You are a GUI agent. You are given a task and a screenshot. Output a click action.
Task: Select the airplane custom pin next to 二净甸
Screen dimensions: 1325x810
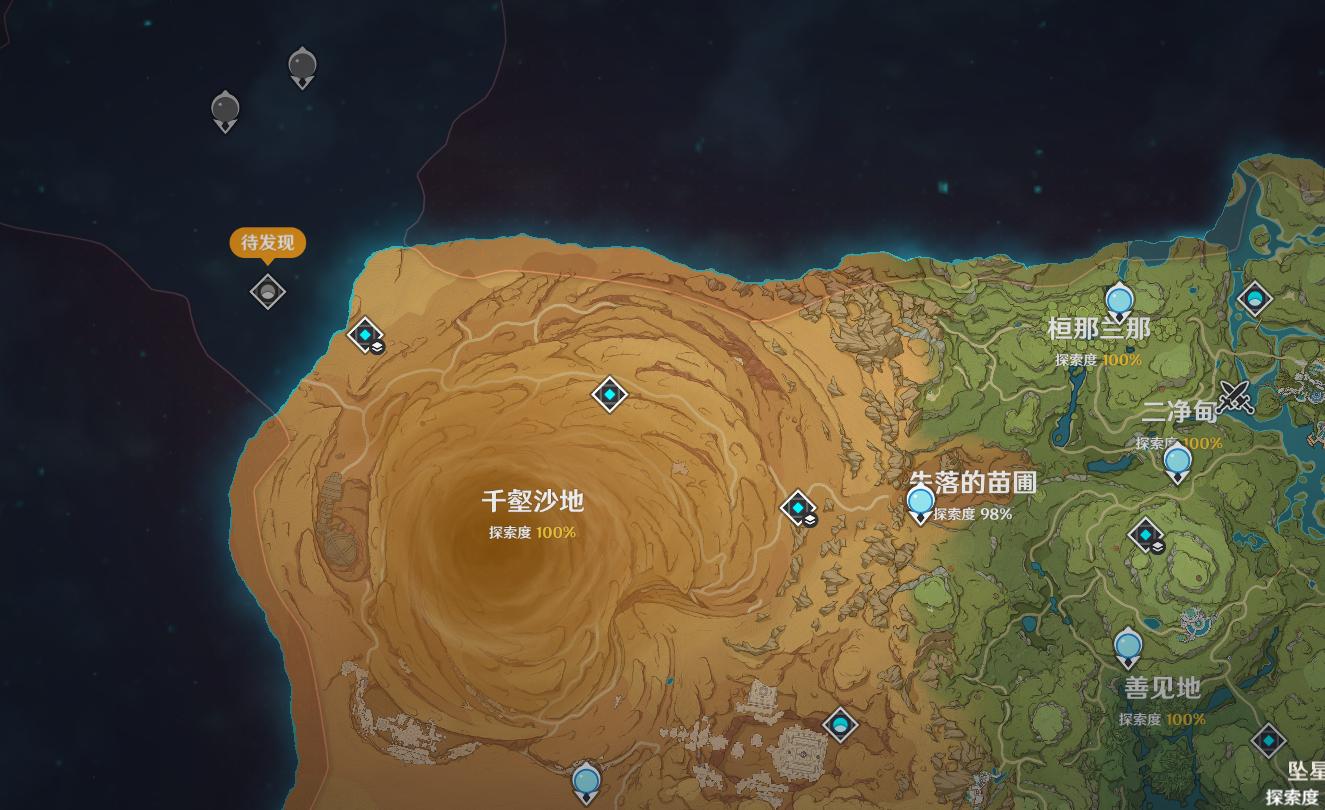point(1237,398)
